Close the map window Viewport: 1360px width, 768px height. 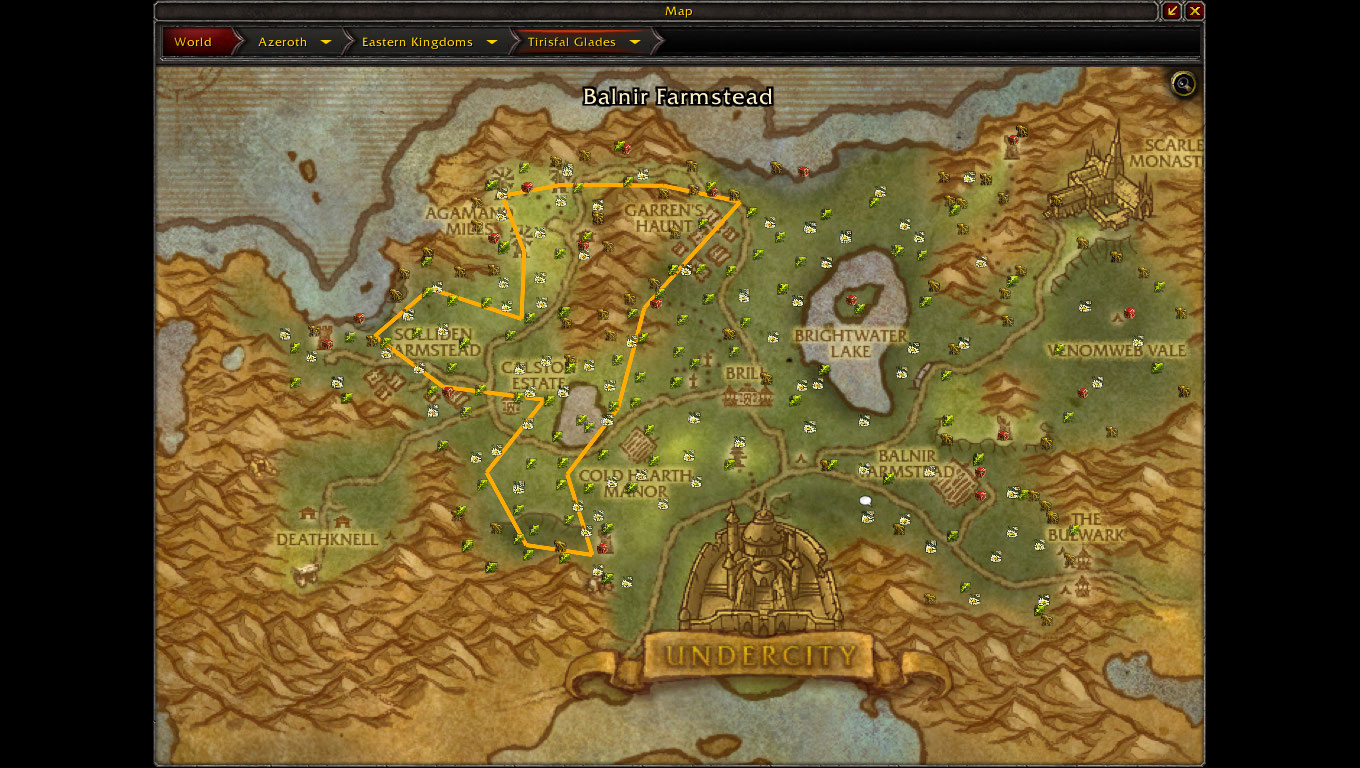click(x=1195, y=11)
